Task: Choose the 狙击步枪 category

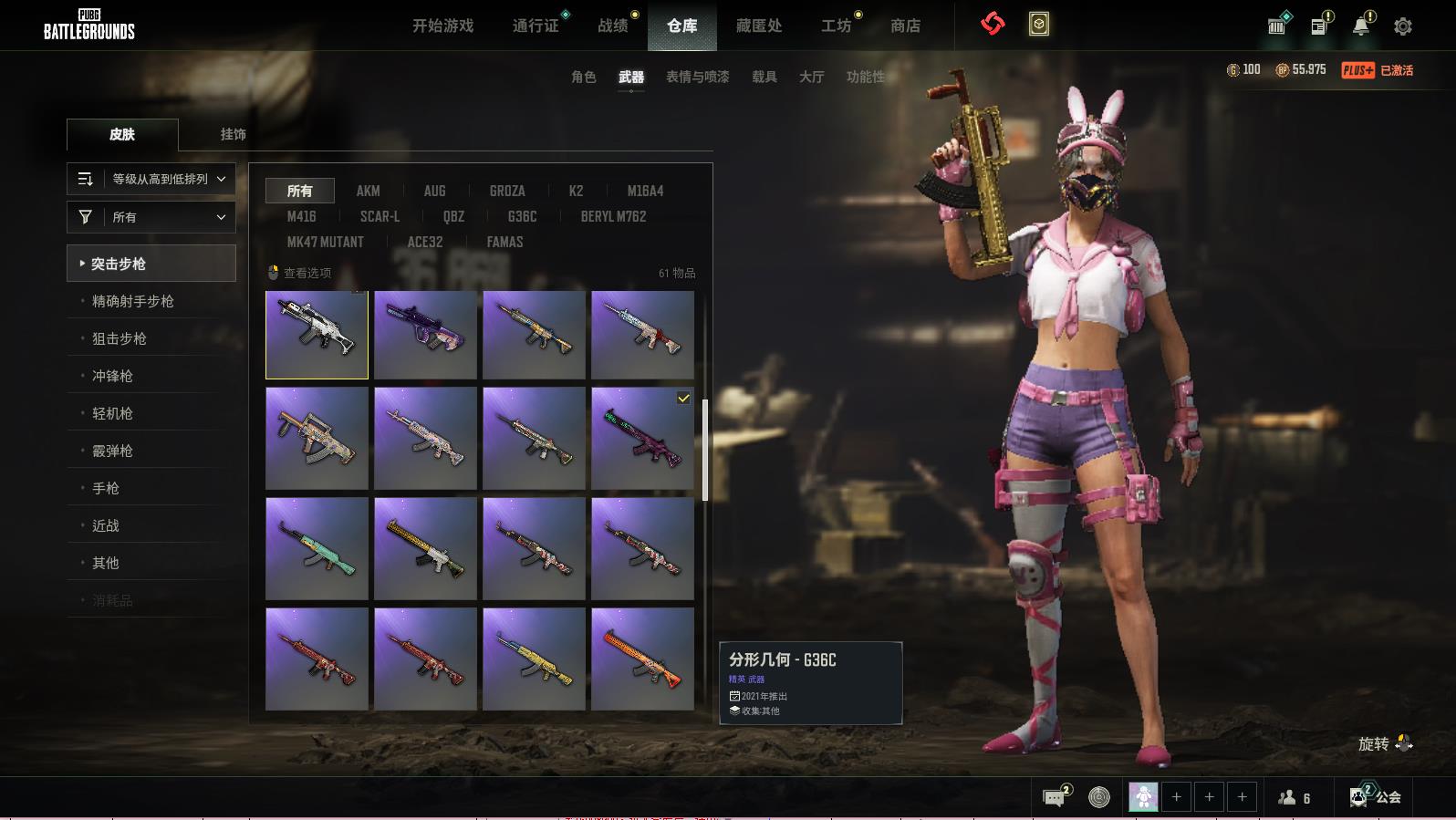Action: point(120,338)
